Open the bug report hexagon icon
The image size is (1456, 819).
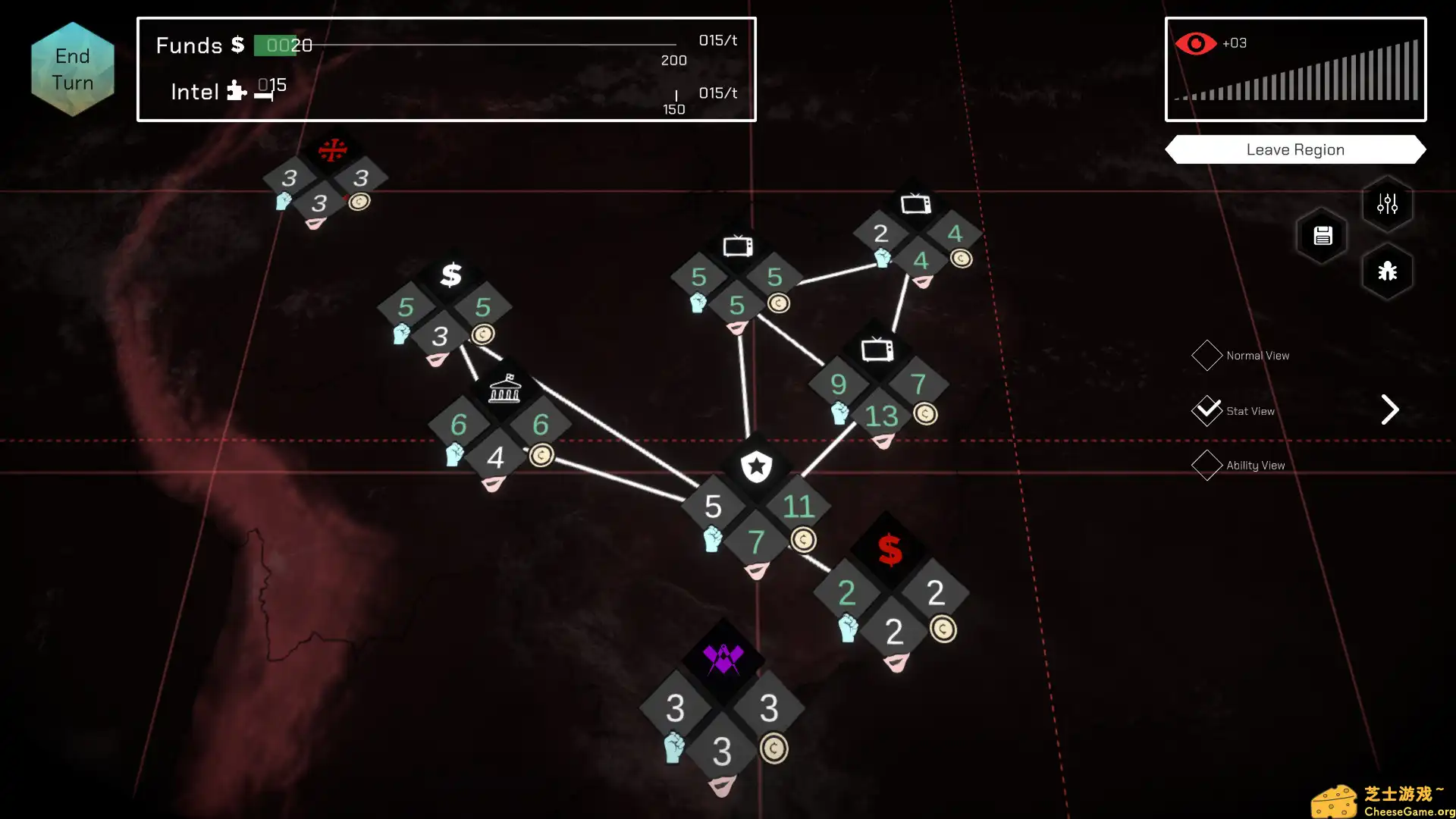pyautogui.click(x=1387, y=271)
